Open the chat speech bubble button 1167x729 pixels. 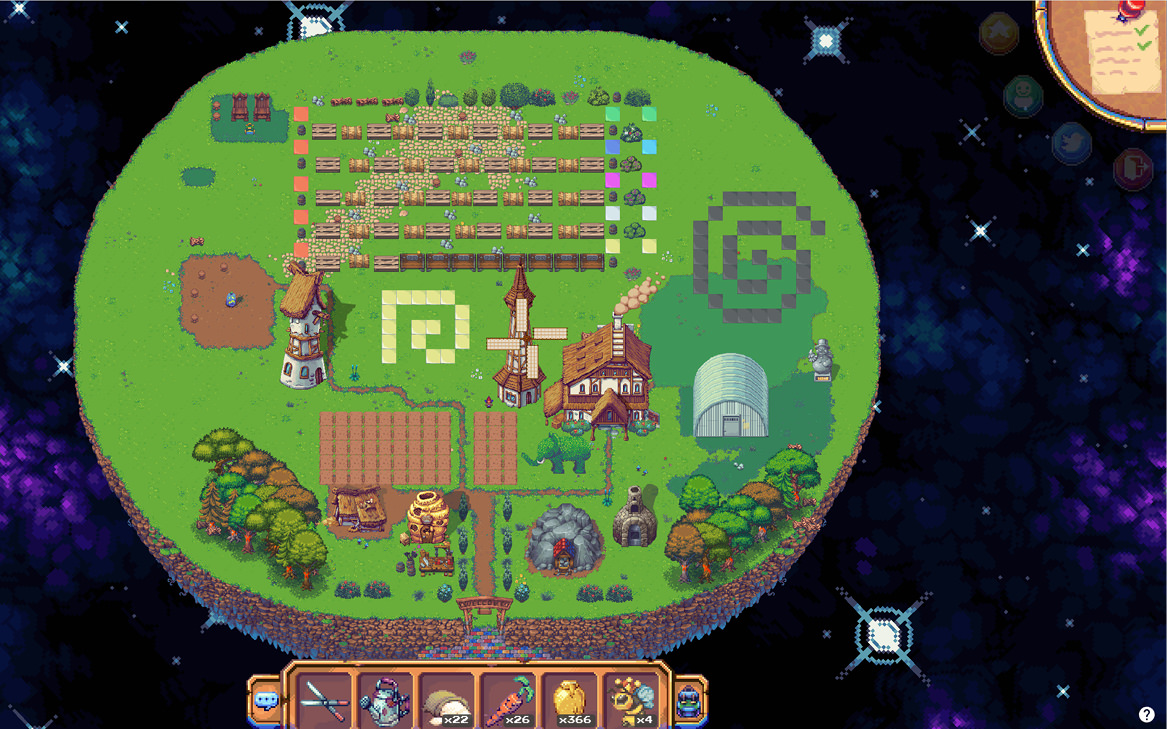pos(265,700)
